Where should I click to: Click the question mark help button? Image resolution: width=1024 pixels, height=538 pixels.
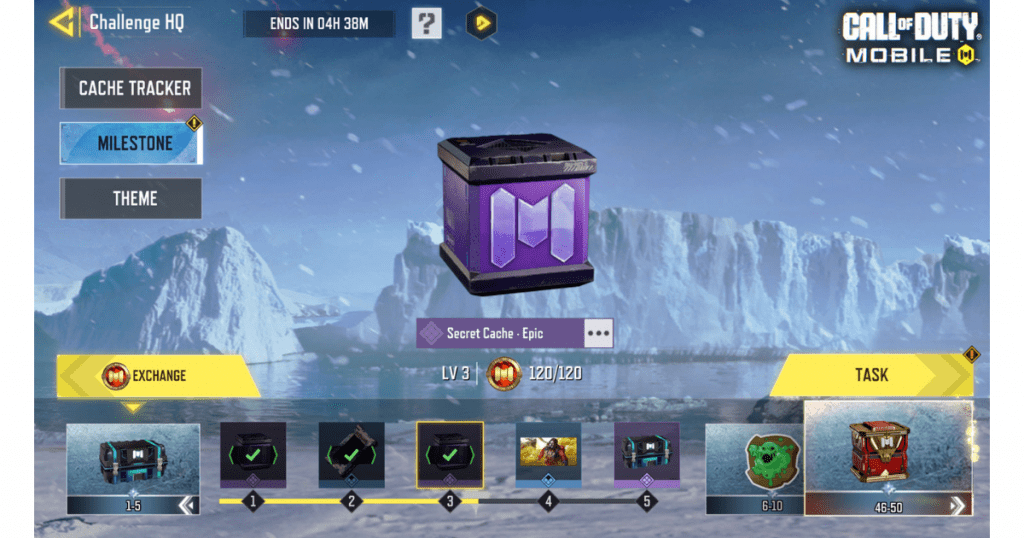click(x=427, y=23)
